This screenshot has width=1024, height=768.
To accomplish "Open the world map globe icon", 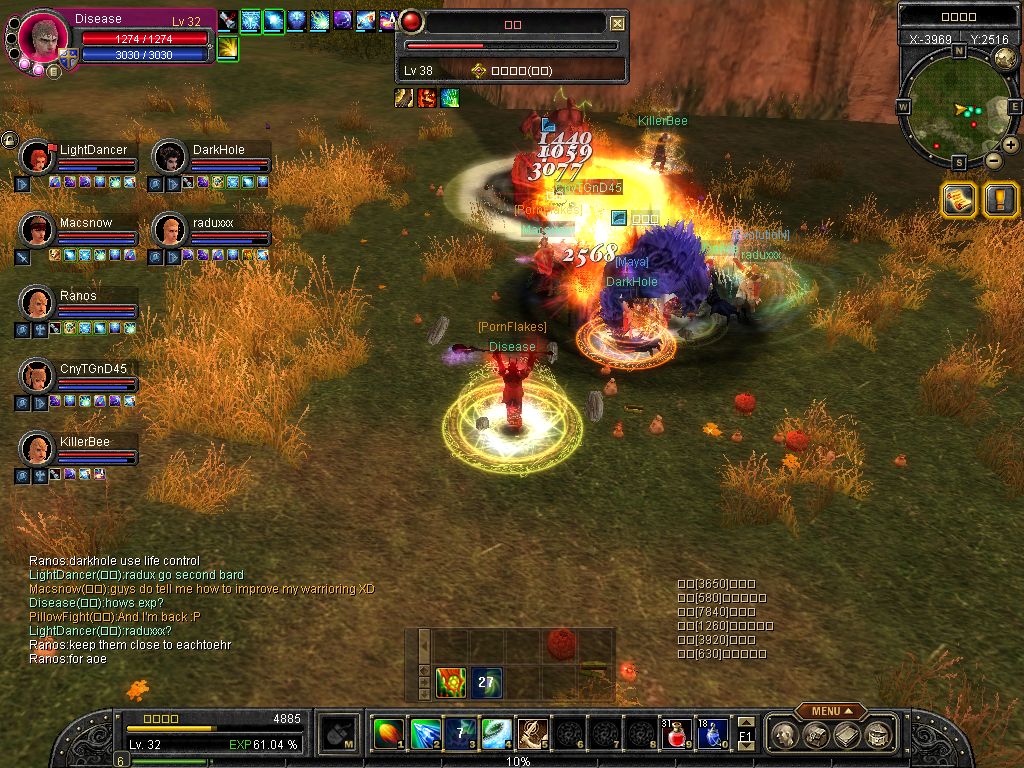I will click(1005, 59).
